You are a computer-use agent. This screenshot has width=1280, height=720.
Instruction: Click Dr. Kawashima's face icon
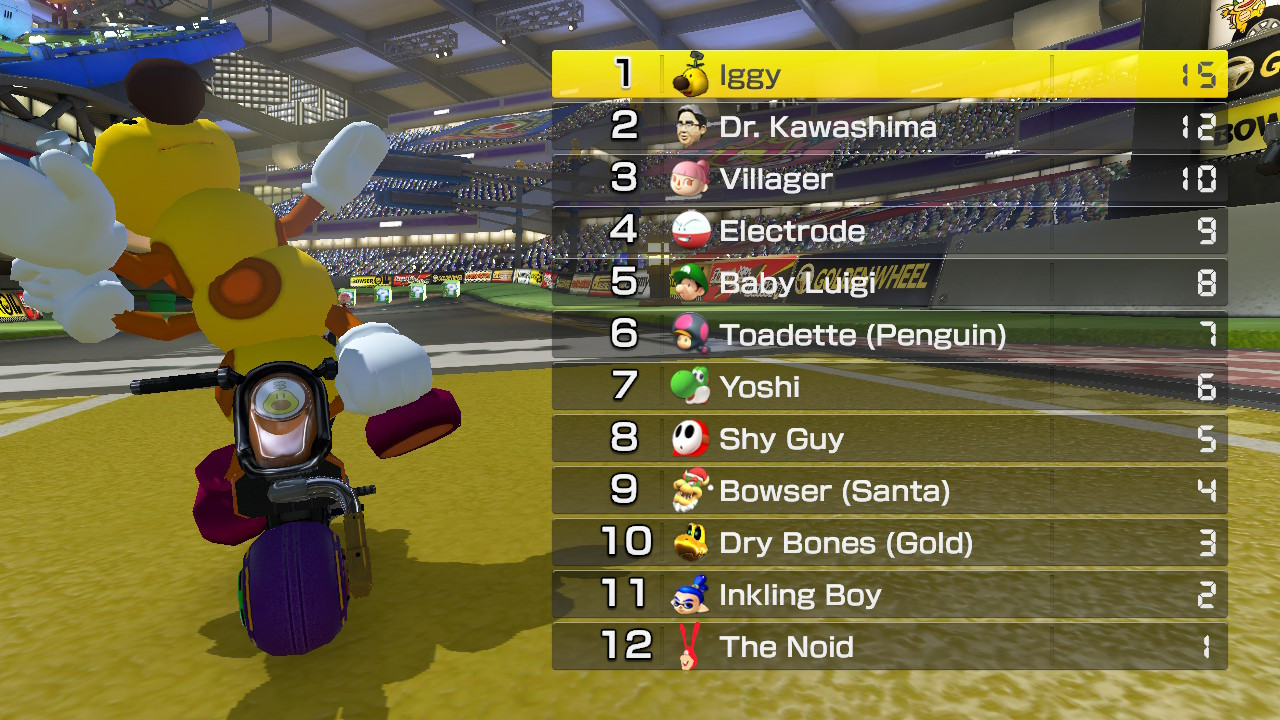[691, 125]
